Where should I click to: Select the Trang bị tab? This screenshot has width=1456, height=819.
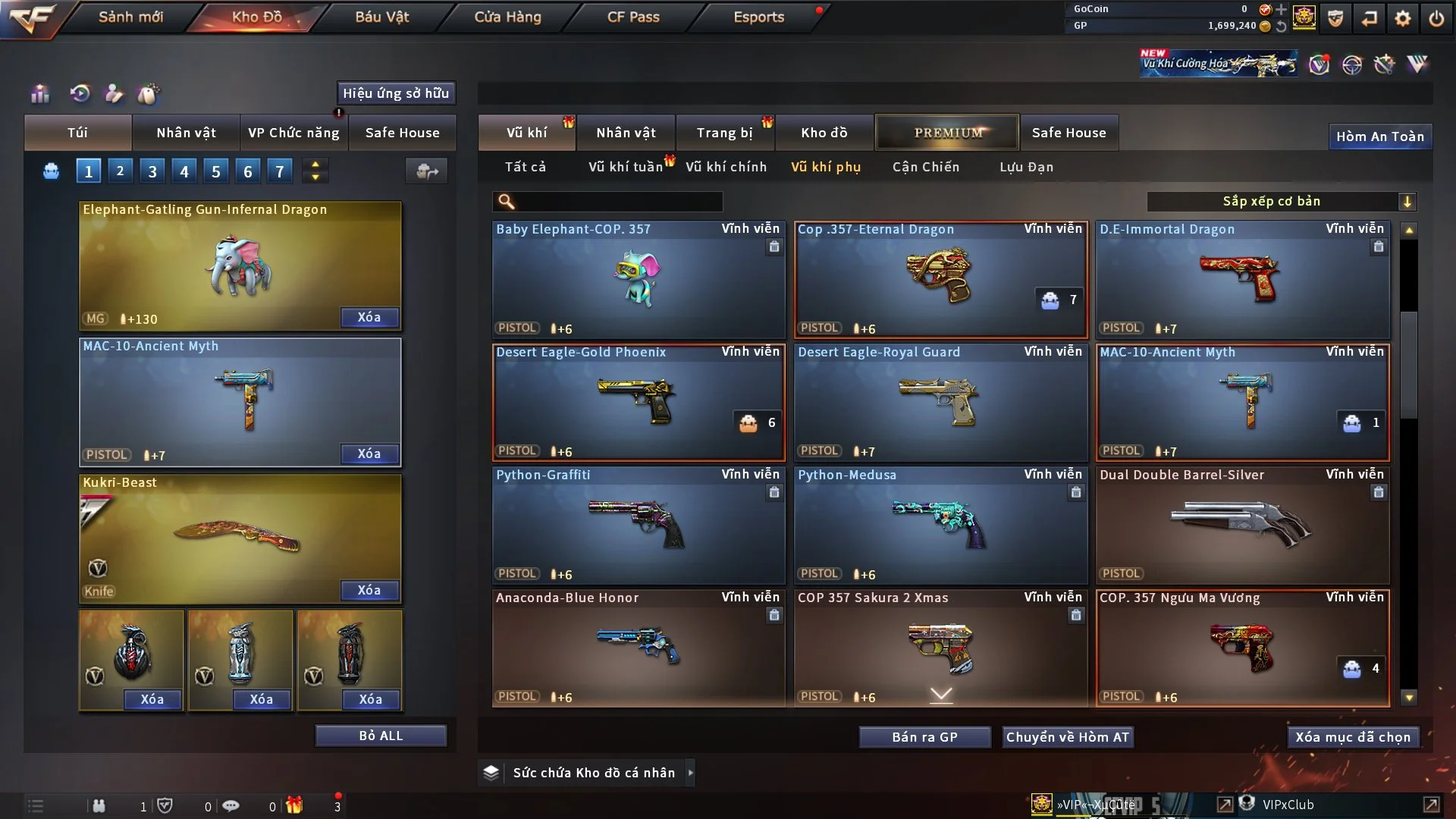(x=724, y=133)
